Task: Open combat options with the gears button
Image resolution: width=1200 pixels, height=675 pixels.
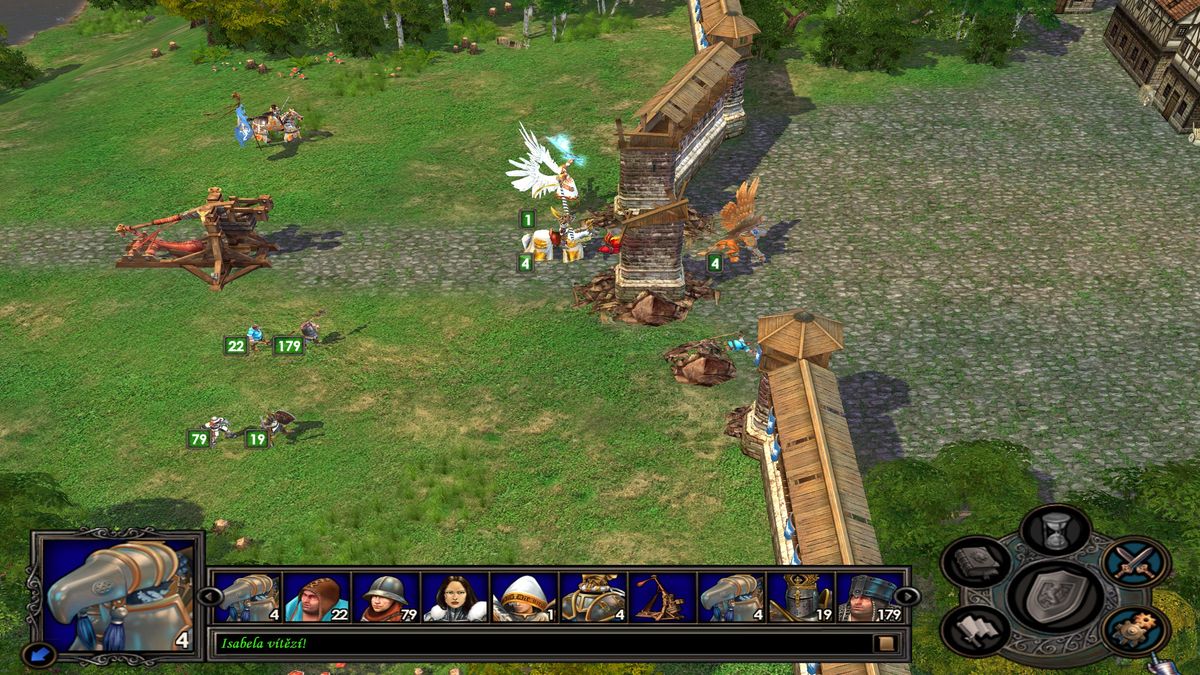Action: (x=1135, y=630)
